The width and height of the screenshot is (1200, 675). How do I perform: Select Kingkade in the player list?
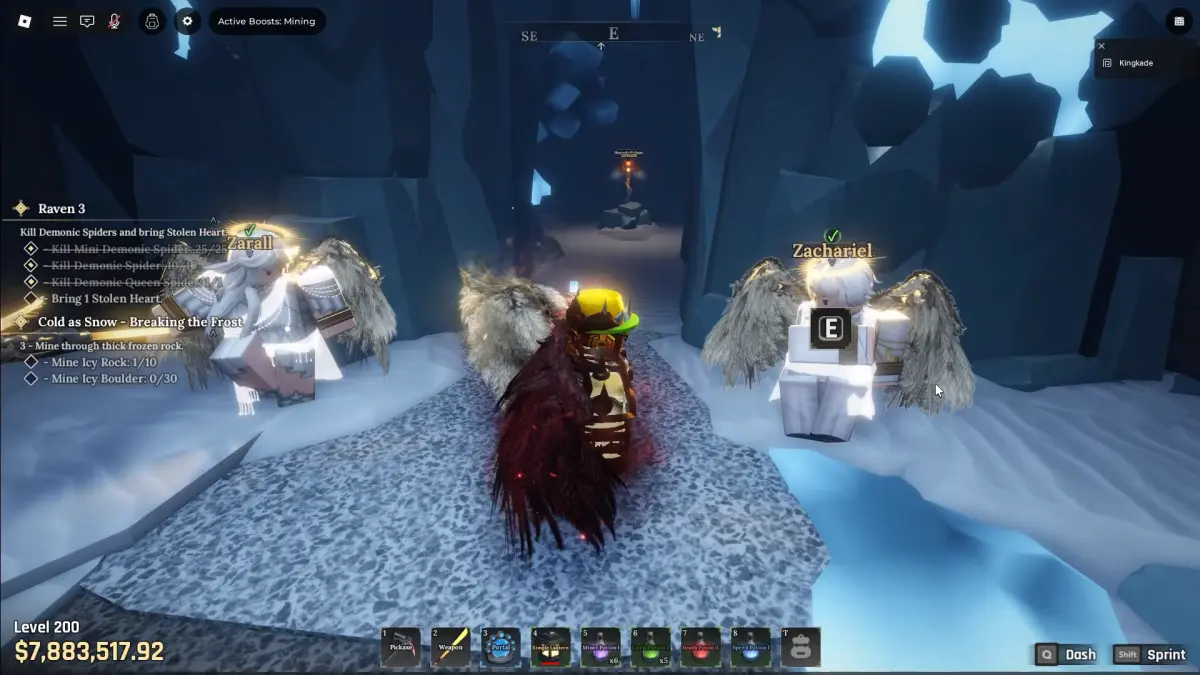(1135, 63)
